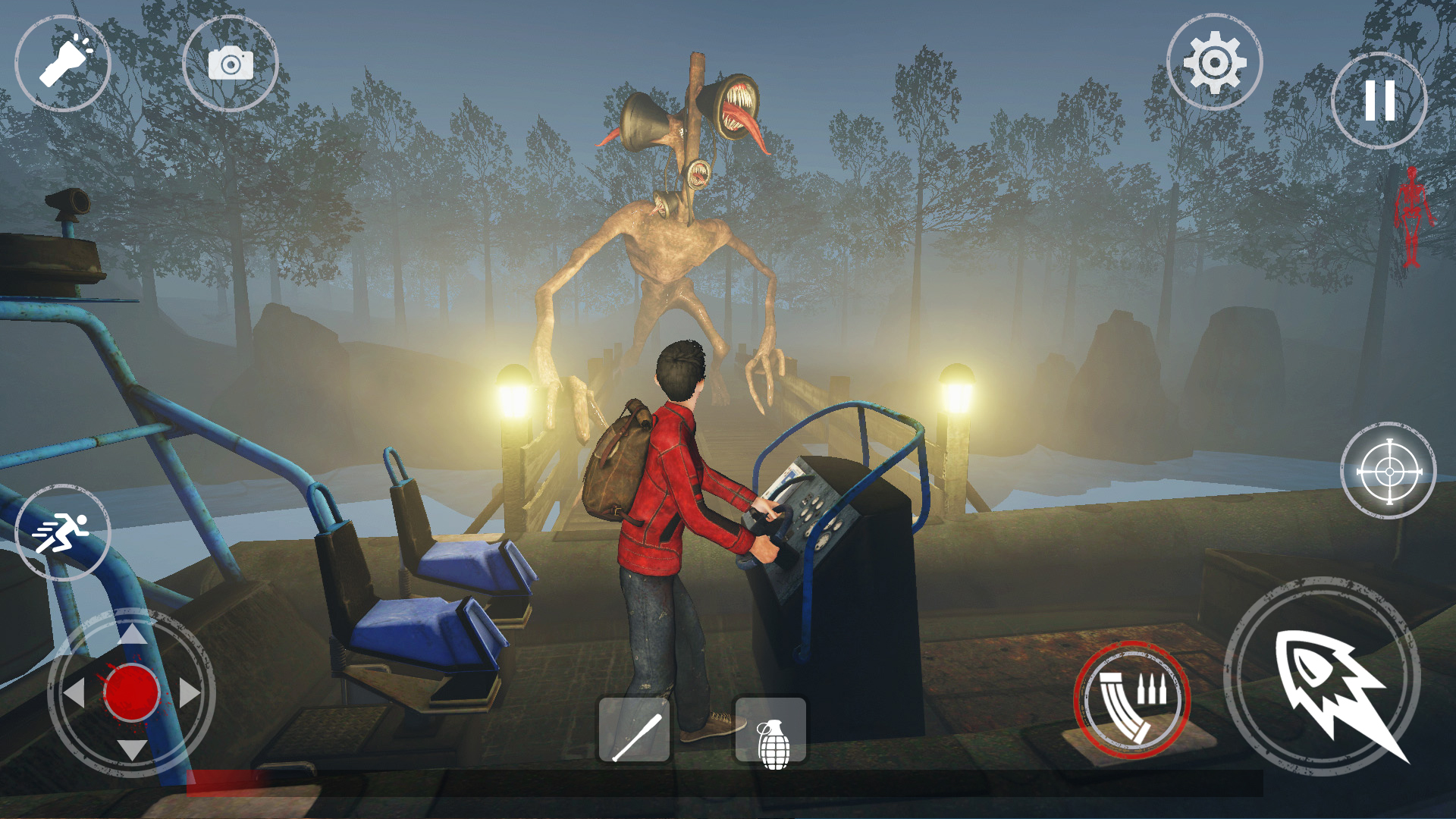Click the red joystick center knob
The width and height of the screenshot is (1456, 819).
pos(132,692)
